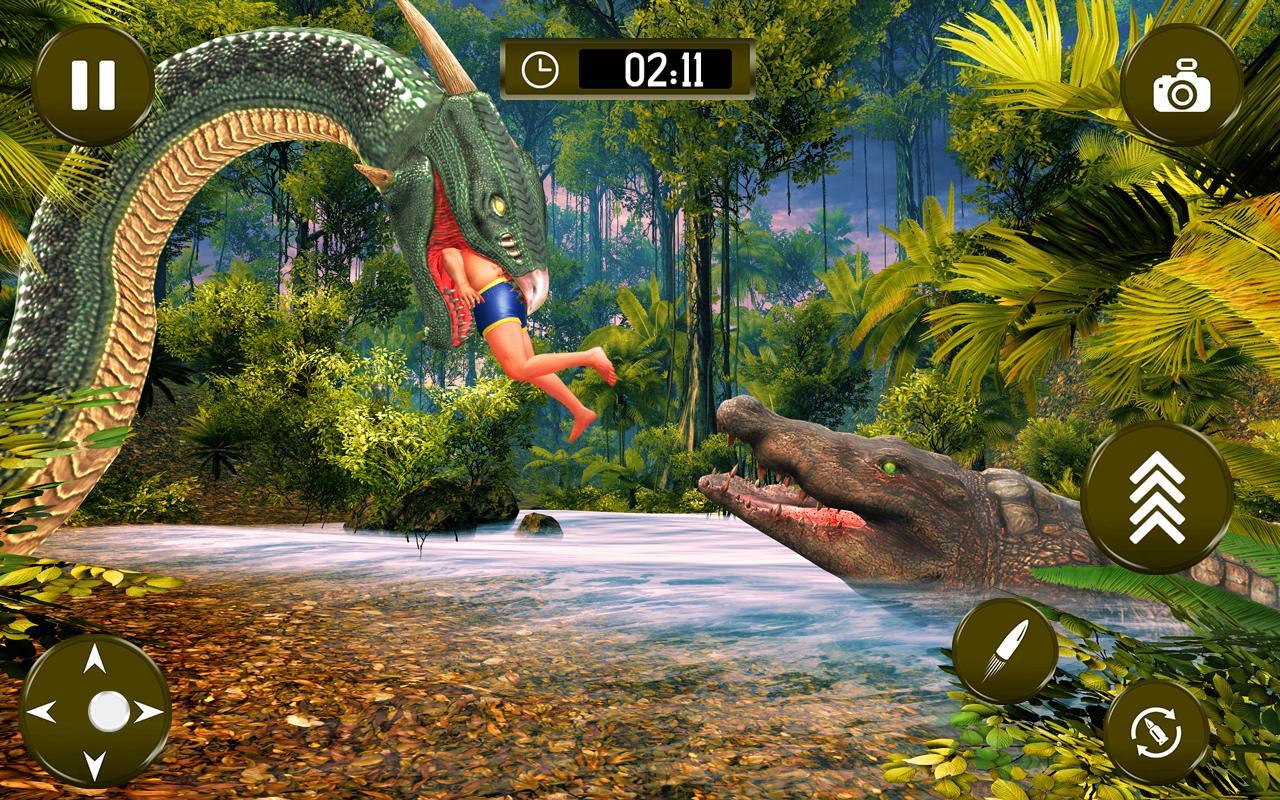
Task: Click the joystick's right arrow
Action: [148, 712]
